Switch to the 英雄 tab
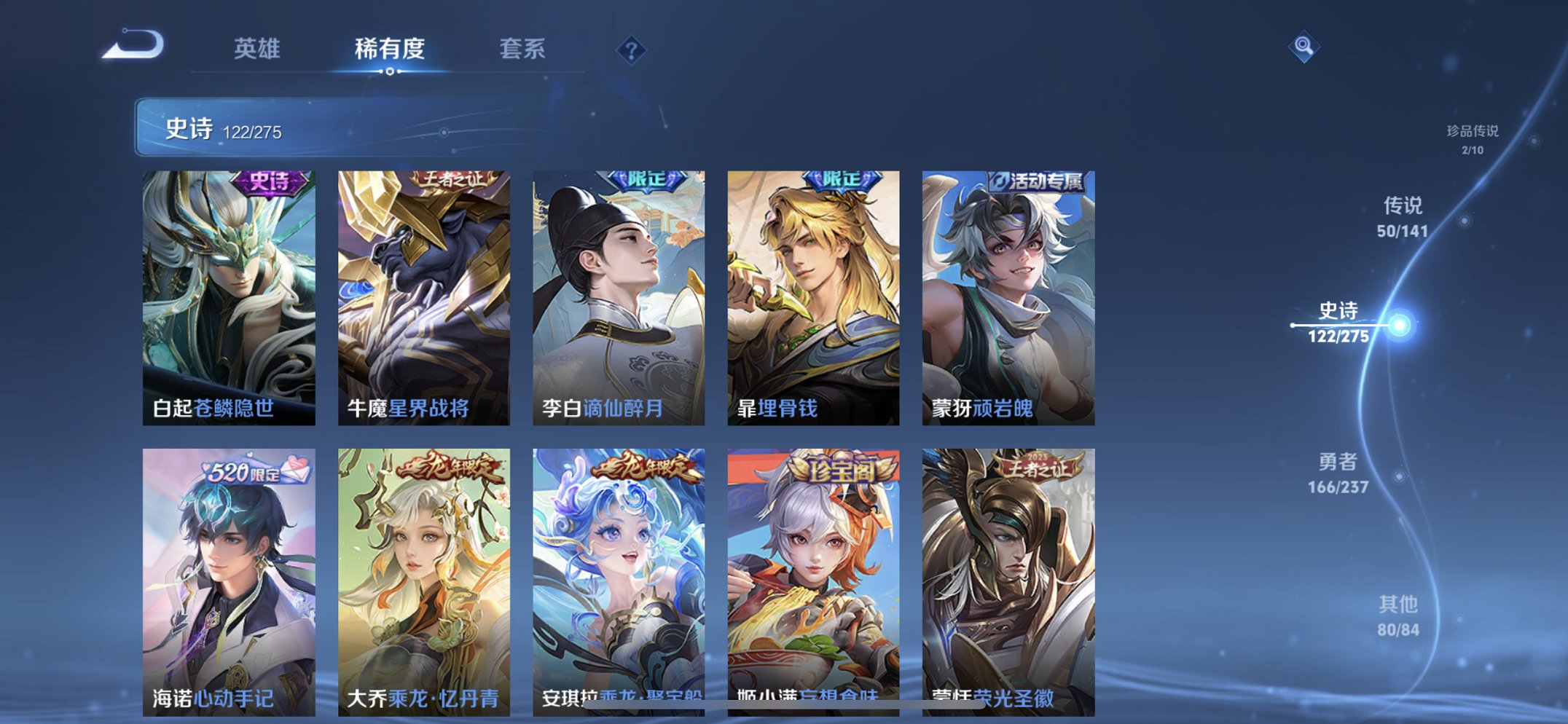This screenshot has width=1568, height=724. (259, 50)
